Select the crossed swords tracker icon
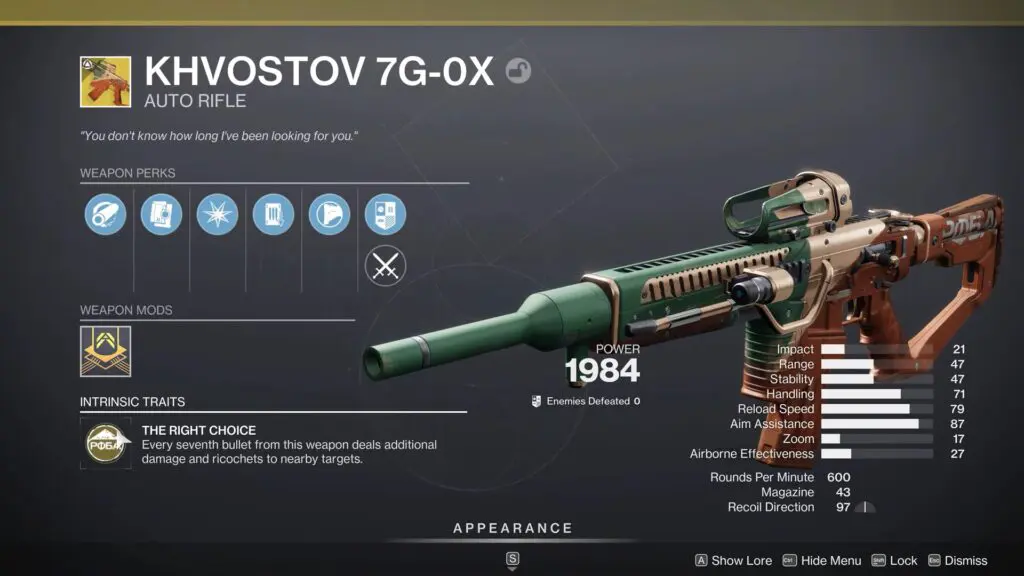Image resolution: width=1024 pixels, height=576 pixels. [385, 267]
